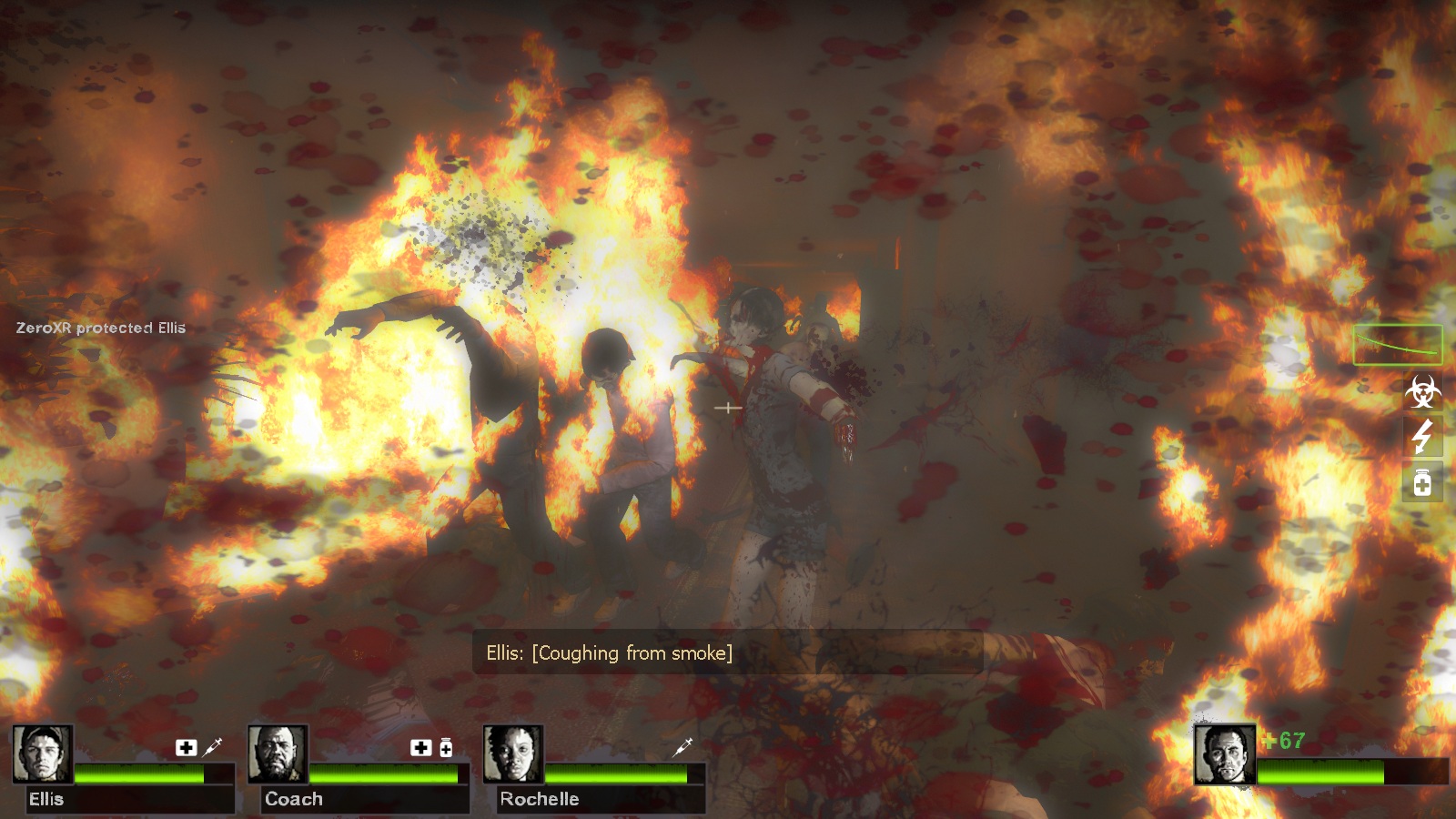The height and width of the screenshot is (819, 1456).
Task: Click Coach's first aid kit icon
Action: tap(420, 747)
